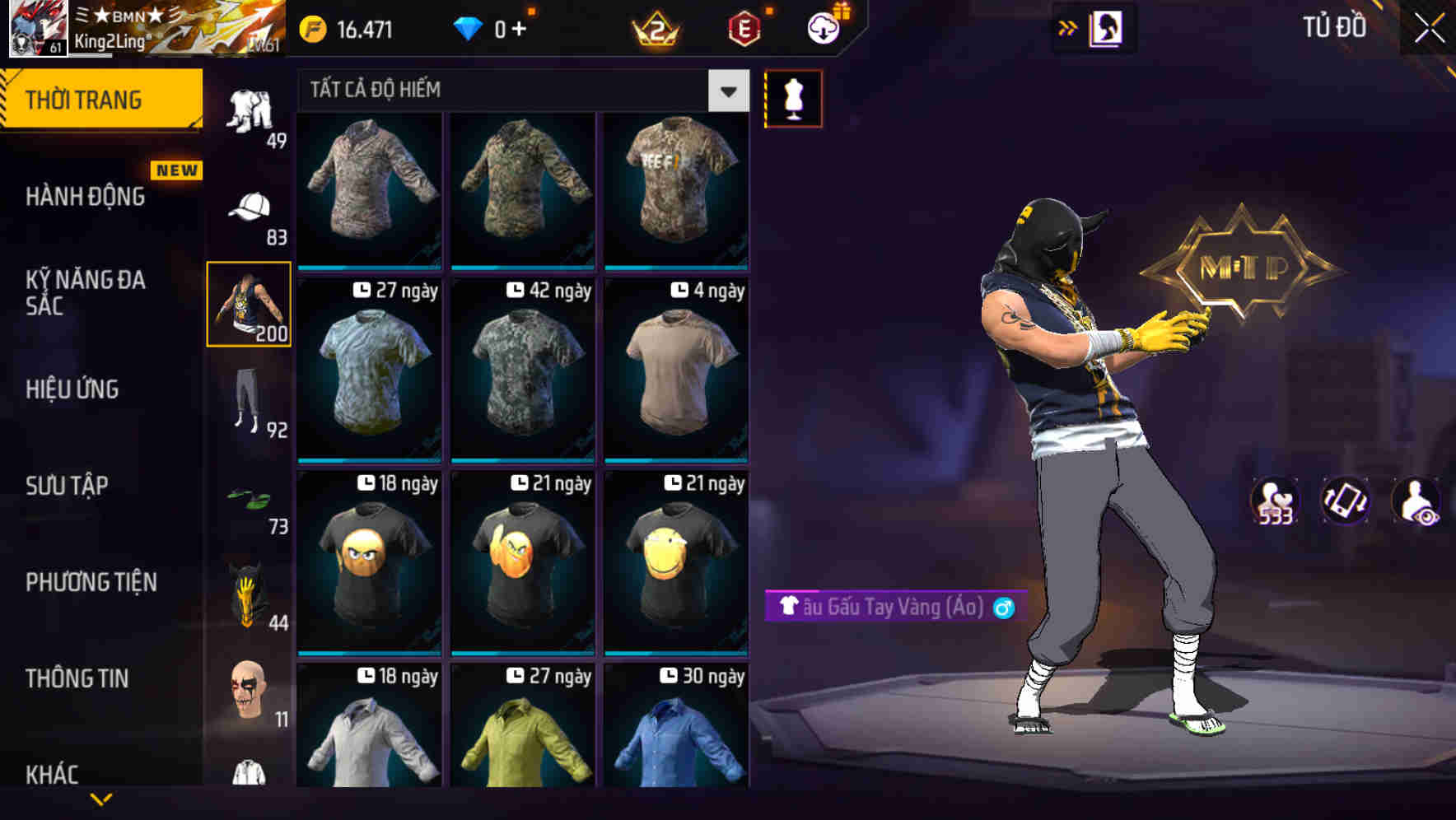Click the mannequin preview icon above the item grid

click(x=792, y=98)
